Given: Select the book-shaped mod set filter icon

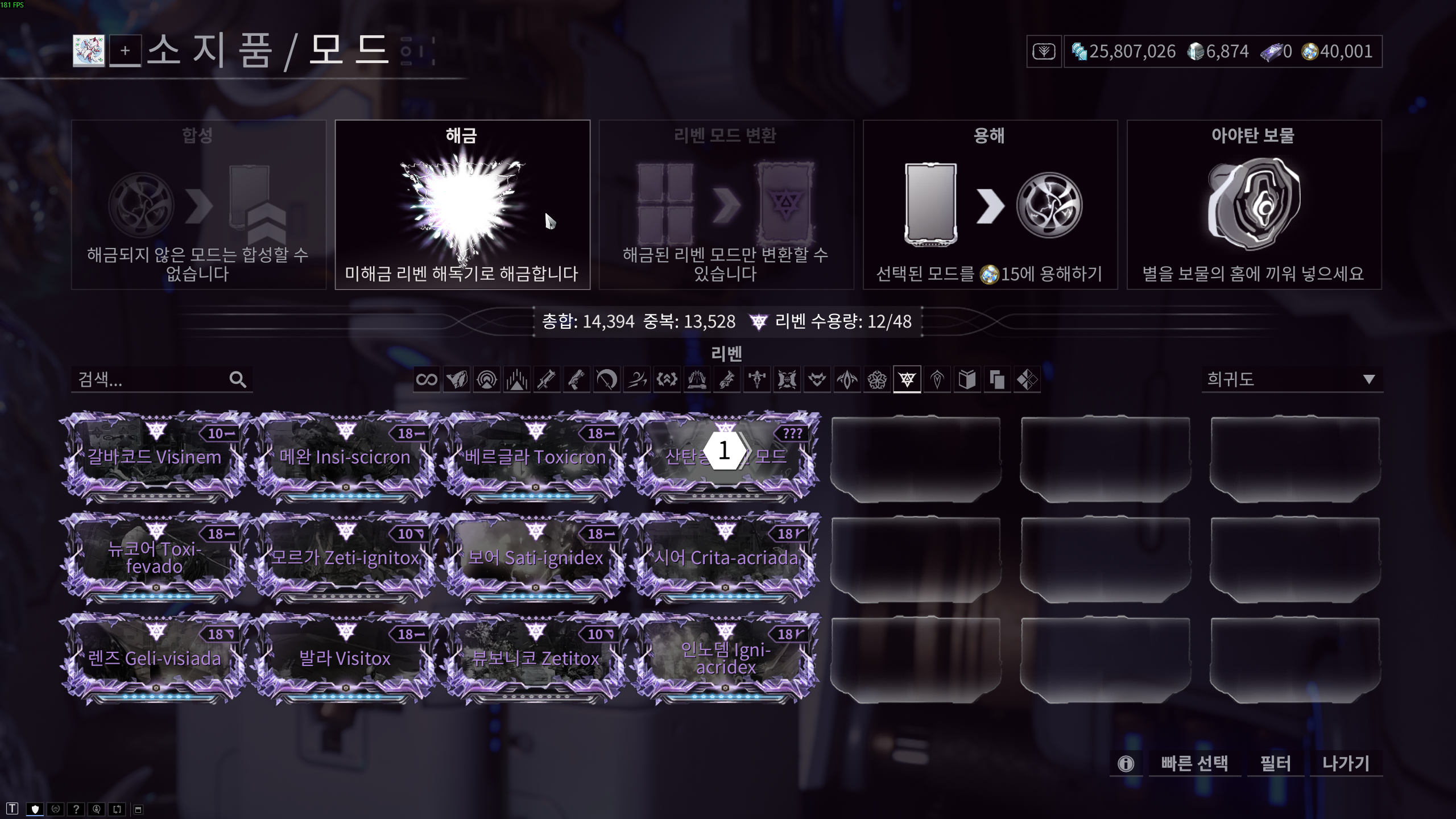Looking at the screenshot, I should pos(968,379).
